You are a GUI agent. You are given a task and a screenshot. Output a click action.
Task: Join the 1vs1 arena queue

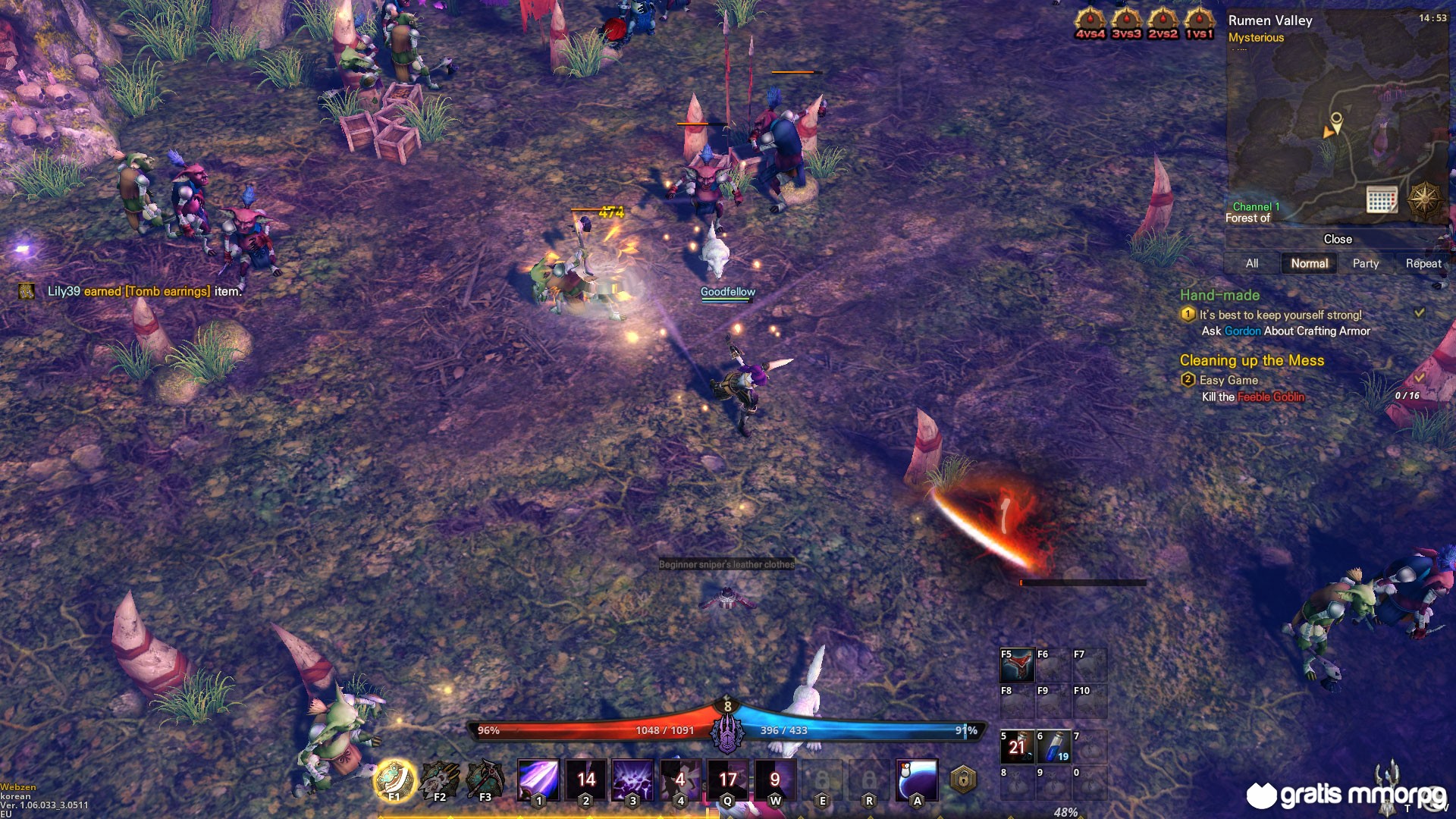tap(1199, 23)
